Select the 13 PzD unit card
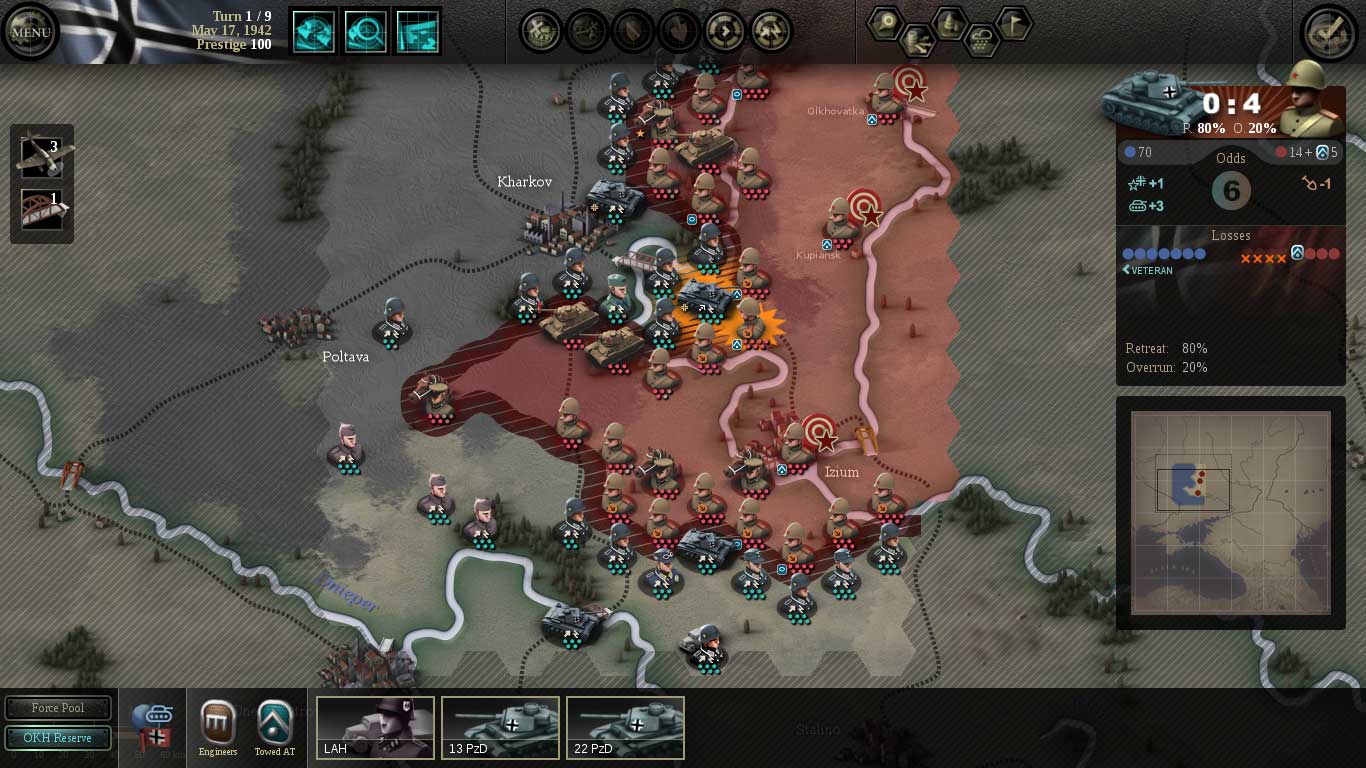The image size is (1366, 768). coord(500,727)
